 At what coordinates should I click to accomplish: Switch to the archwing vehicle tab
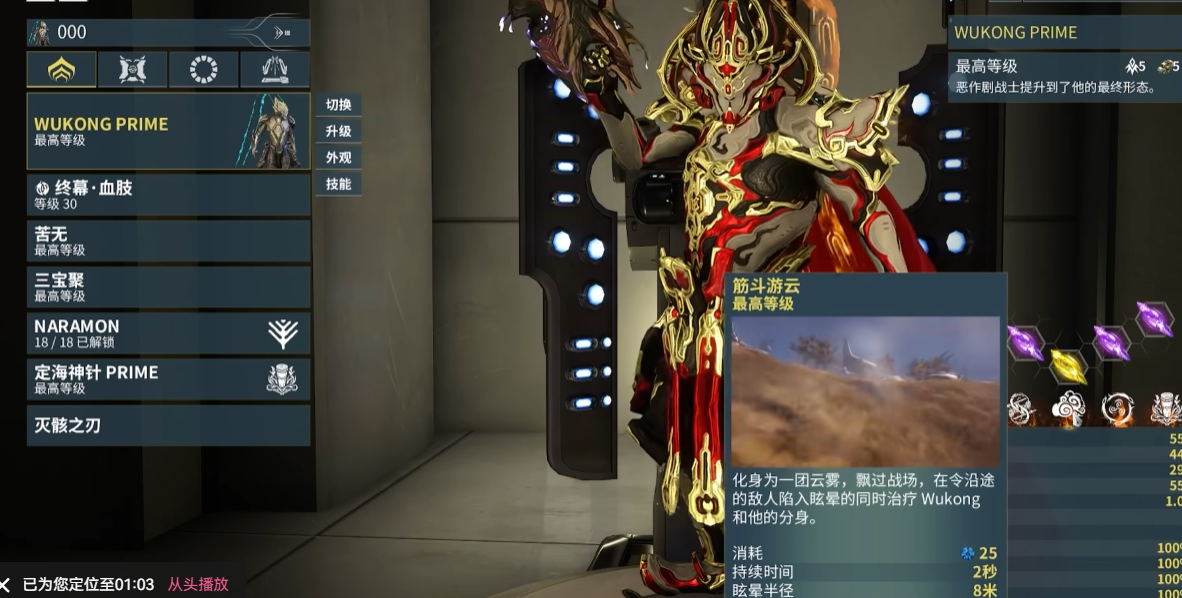click(x=275, y=70)
